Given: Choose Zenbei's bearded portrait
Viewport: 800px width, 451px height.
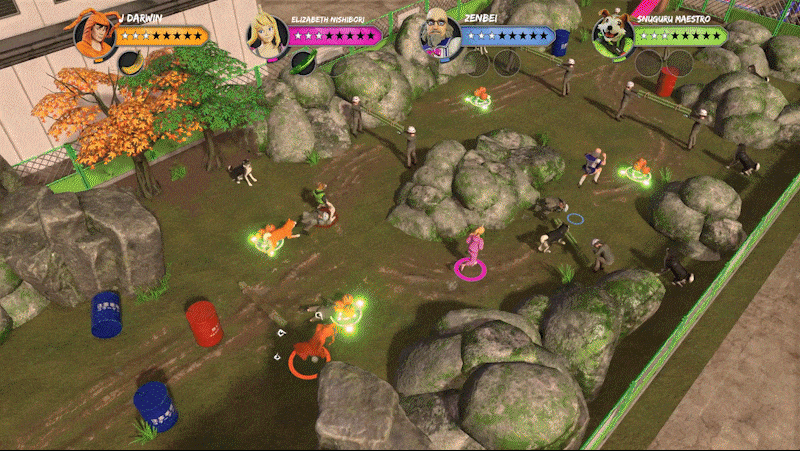Looking at the screenshot, I should (440, 35).
